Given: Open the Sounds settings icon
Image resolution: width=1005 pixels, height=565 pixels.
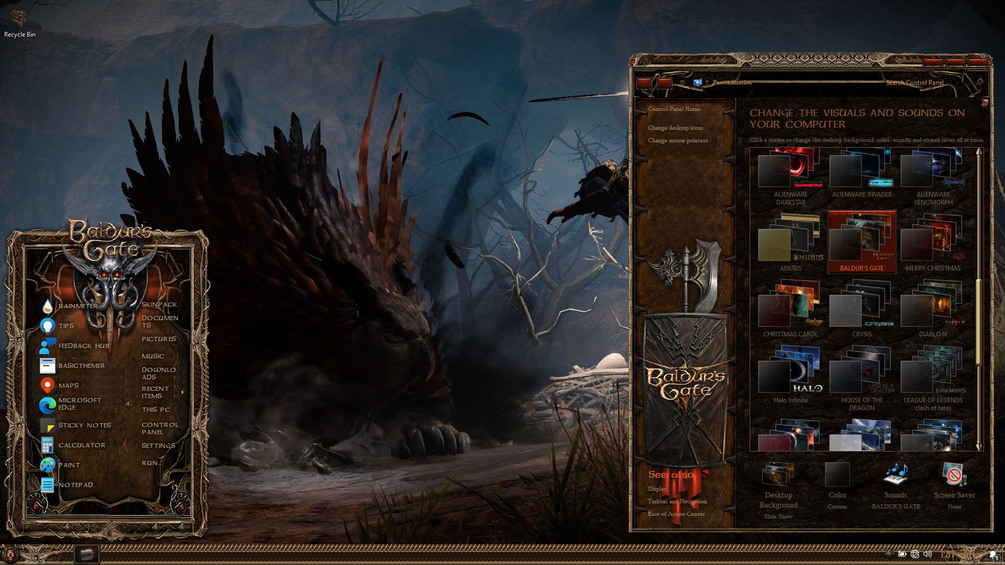Looking at the screenshot, I should coord(895,478).
